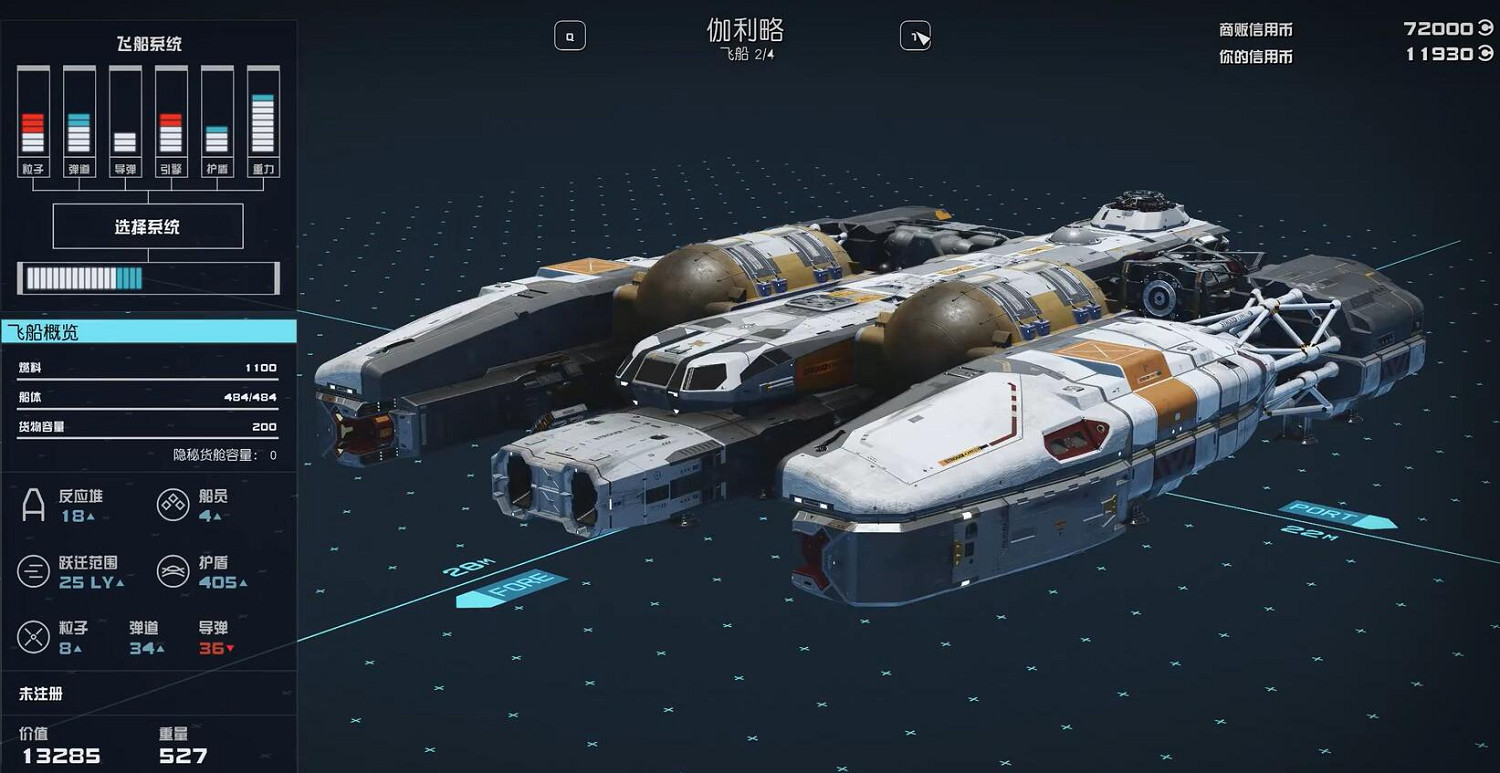Click the shield (护盾) stat icon
Image resolution: width=1500 pixels, height=773 pixels.
tap(172, 573)
